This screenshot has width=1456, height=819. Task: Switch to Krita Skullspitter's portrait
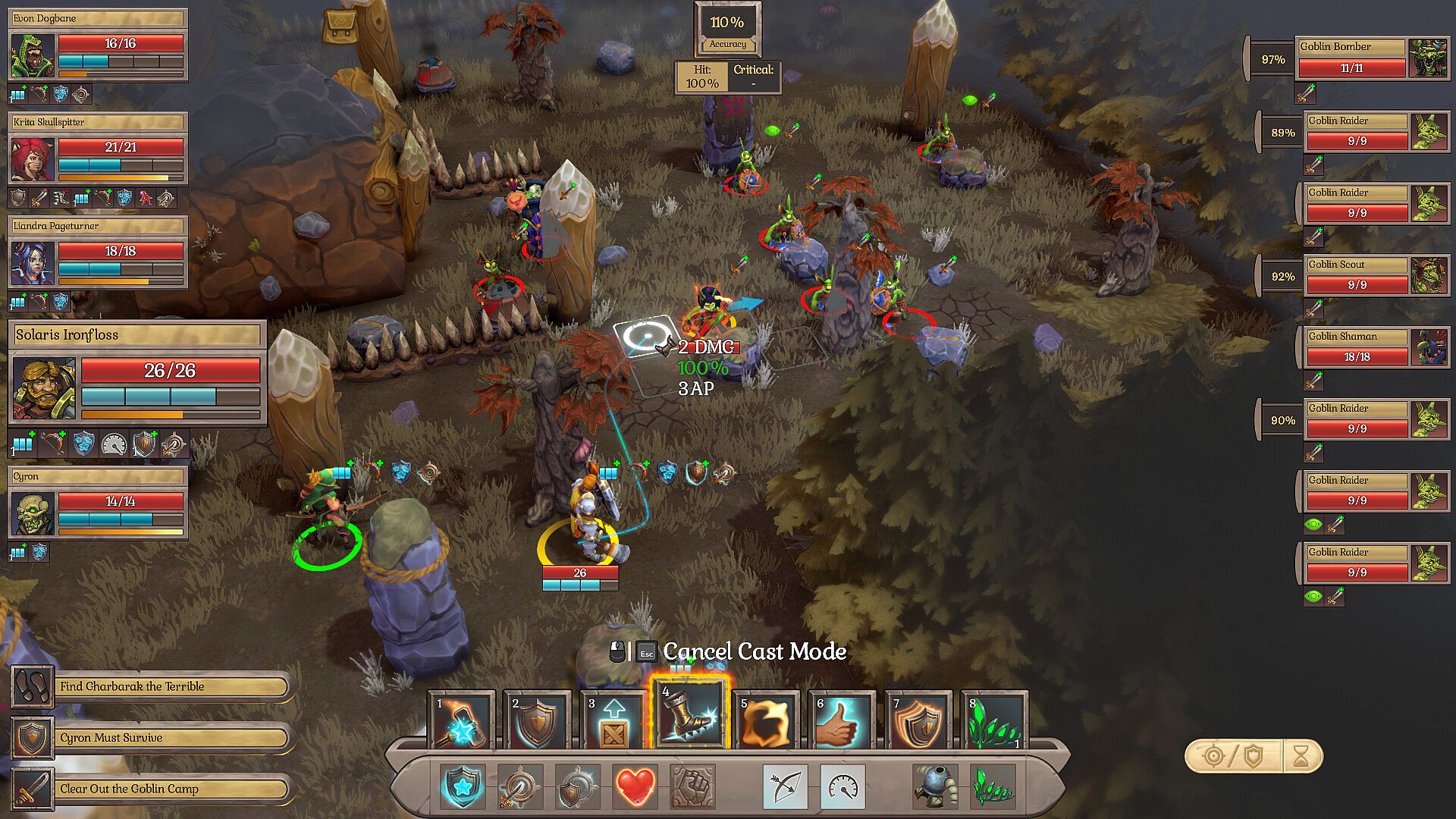[33, 158]
